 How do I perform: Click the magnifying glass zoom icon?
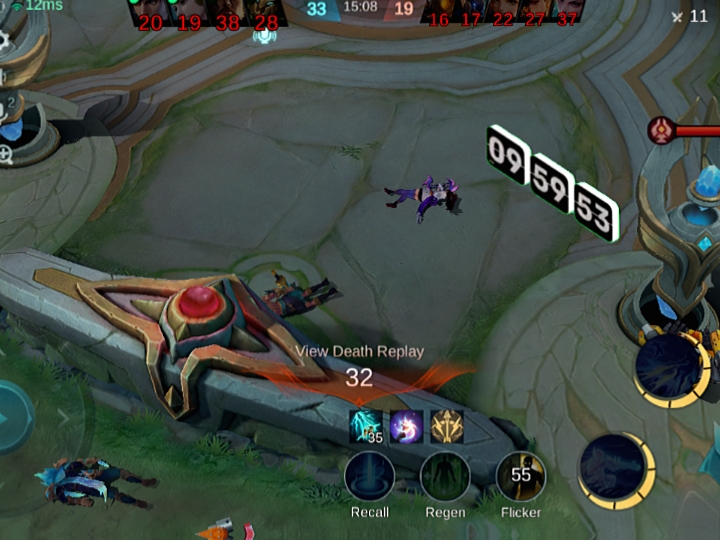6,154
